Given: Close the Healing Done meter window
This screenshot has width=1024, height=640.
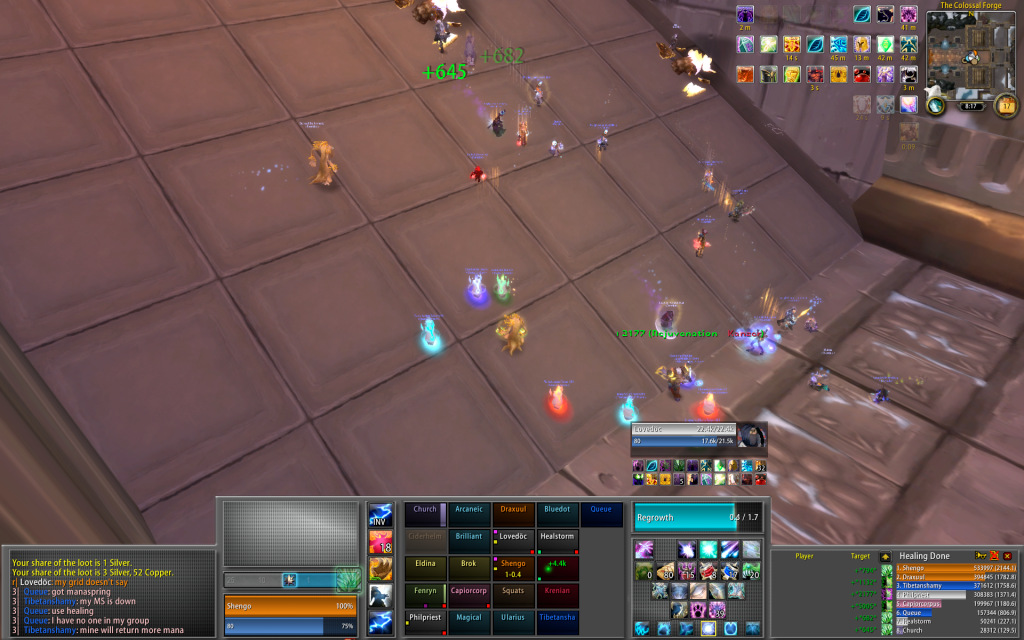Looking at the screenshot, I should pos(1008,556).
